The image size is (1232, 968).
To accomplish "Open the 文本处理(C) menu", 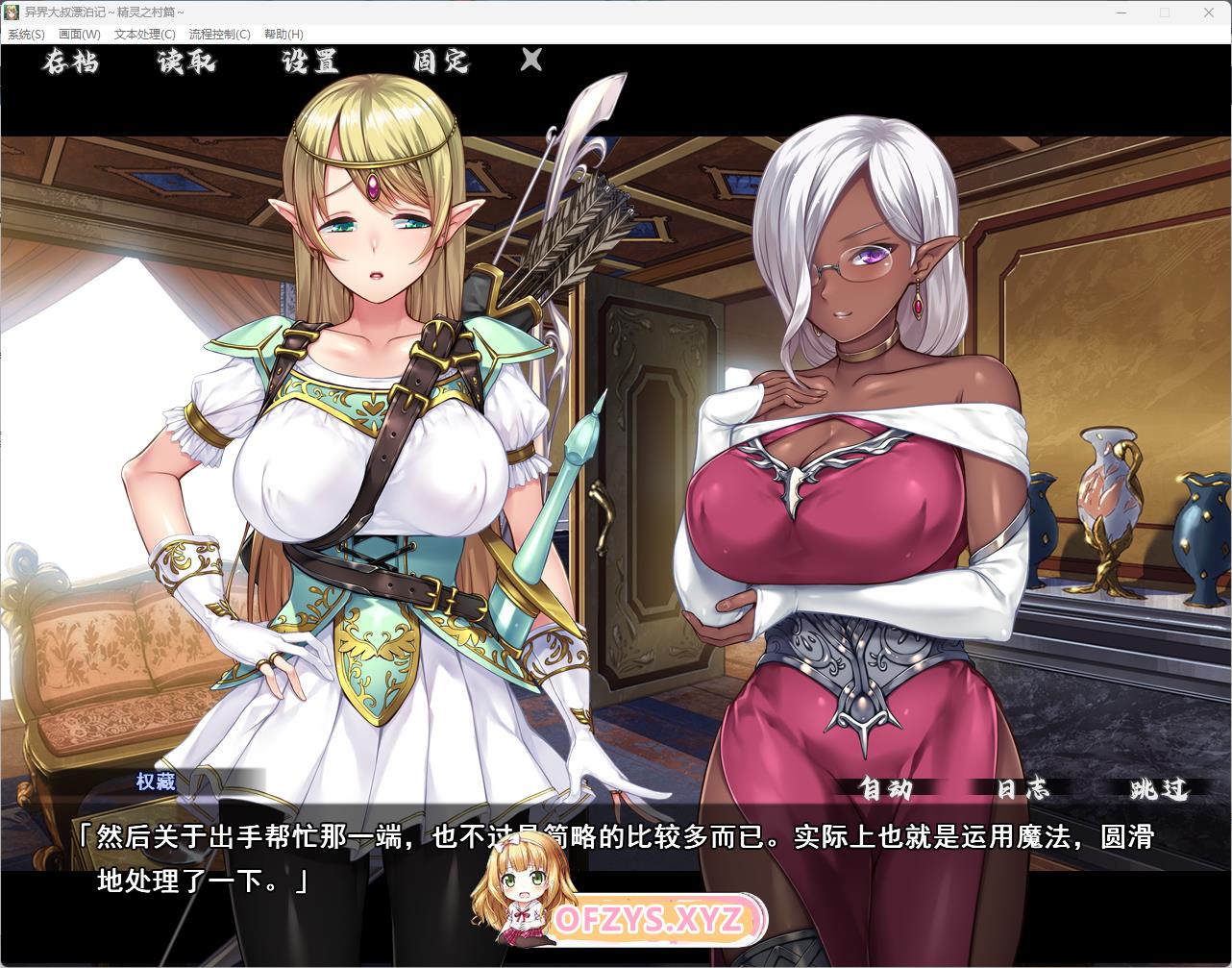I will pyautogui.click(x=145, y=35).
